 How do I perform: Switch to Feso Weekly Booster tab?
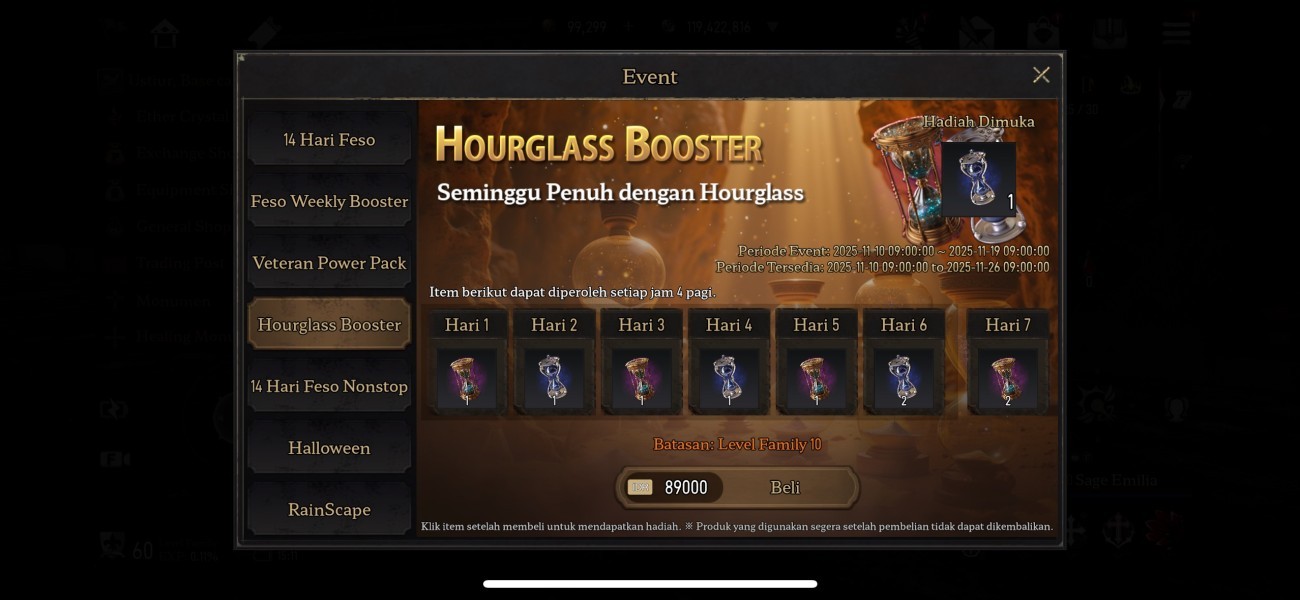[x=329, y=201]
